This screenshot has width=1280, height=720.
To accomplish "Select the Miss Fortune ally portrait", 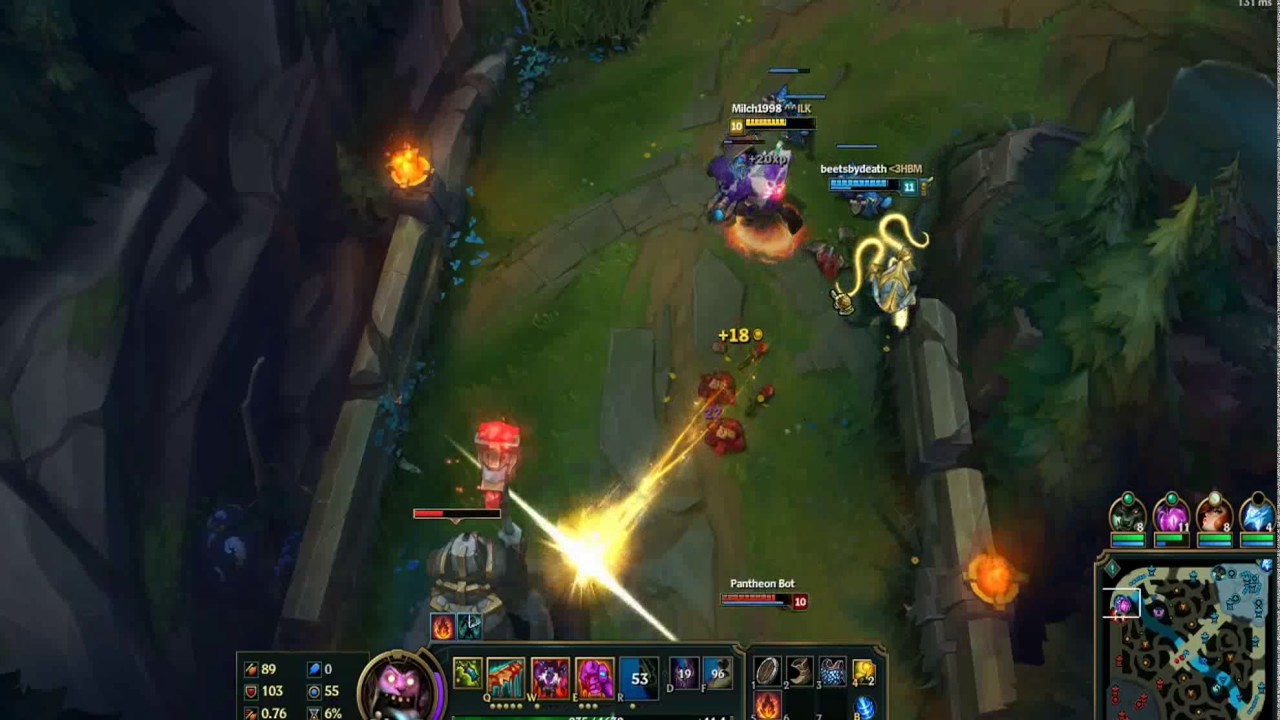I will (x=1215, y=518).
